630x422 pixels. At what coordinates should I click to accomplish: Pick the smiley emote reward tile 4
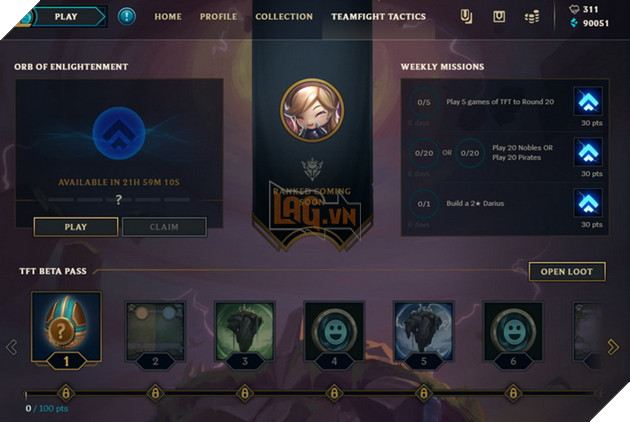click(334, 332)
